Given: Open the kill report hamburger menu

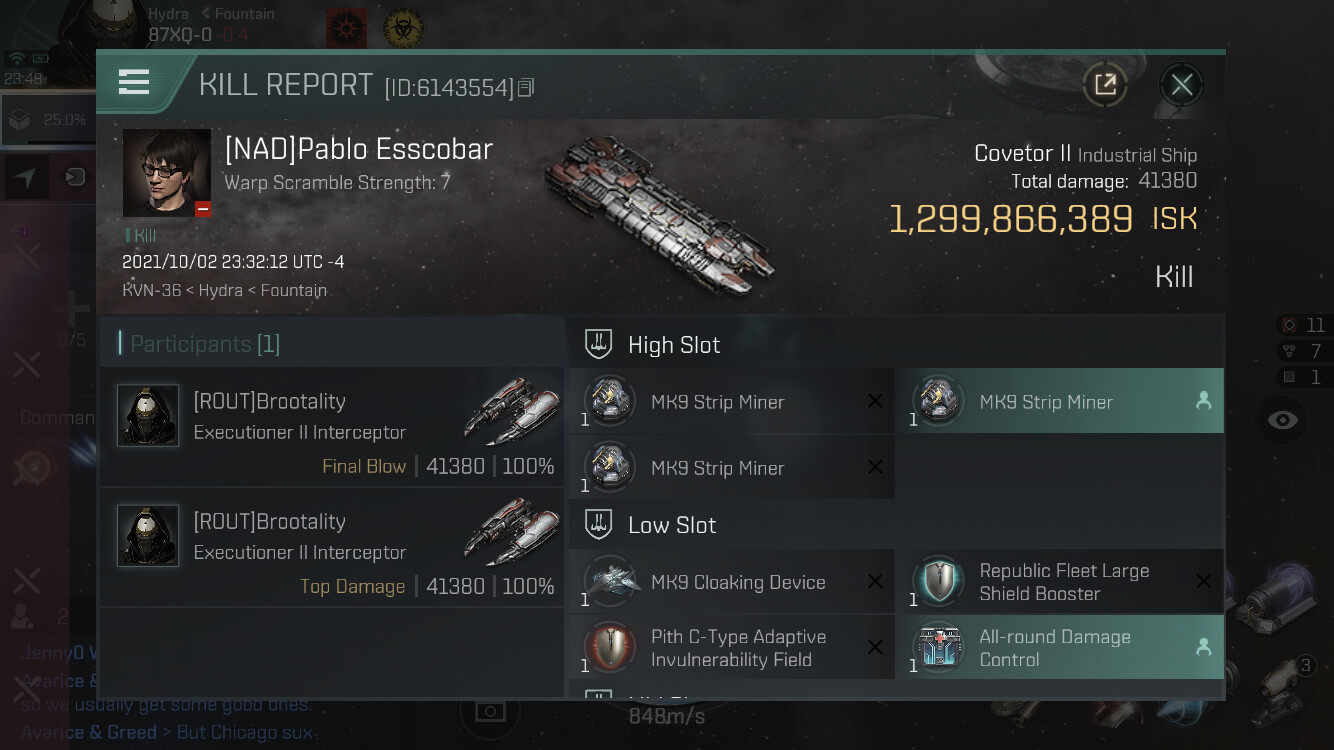Looking at the screenshot, I should point(134,82).
